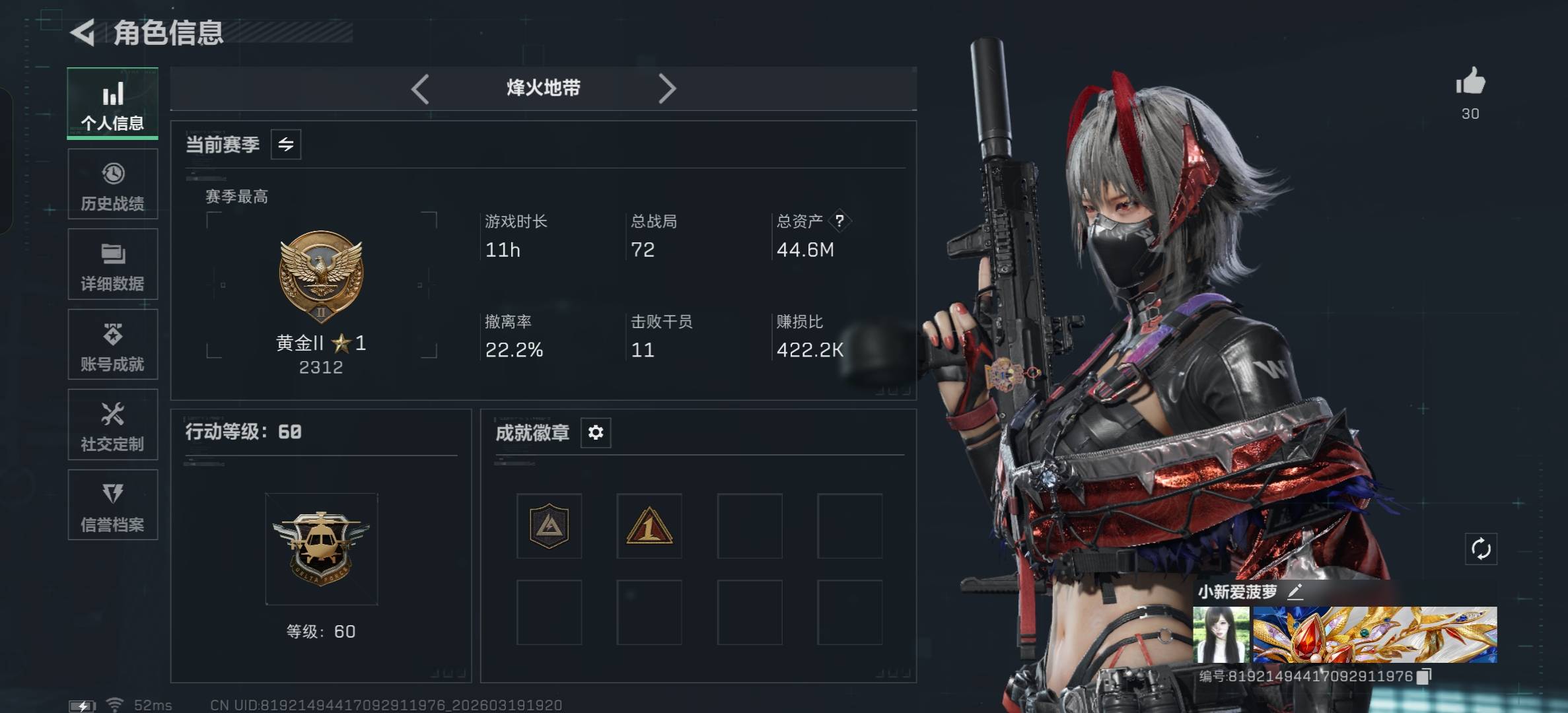Switch to the next game mode arrow
1568x713 pixels.
point(667,88)
